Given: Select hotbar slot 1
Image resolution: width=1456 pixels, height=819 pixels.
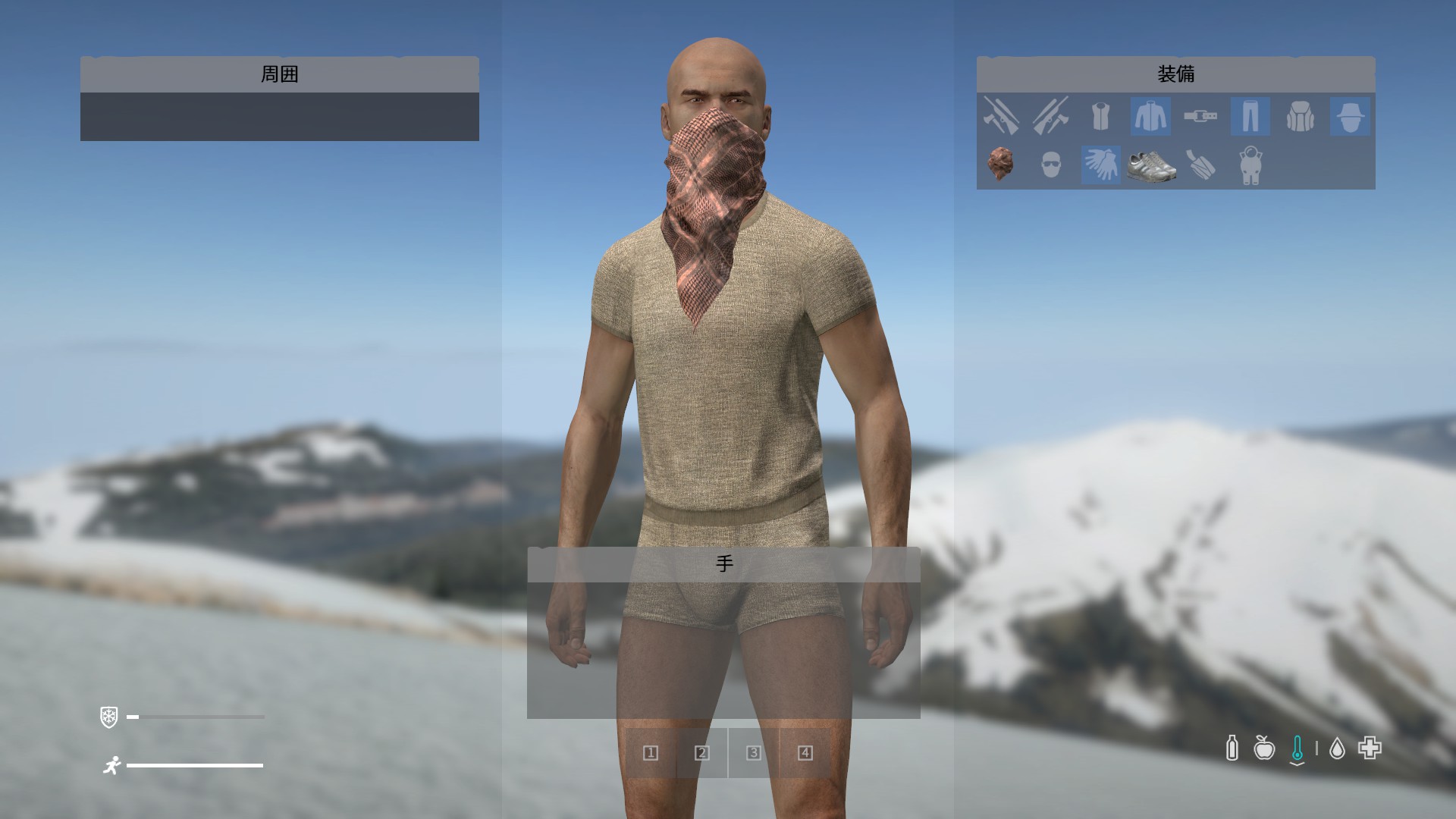Looking at the screenshot, I should coord(651,753).
